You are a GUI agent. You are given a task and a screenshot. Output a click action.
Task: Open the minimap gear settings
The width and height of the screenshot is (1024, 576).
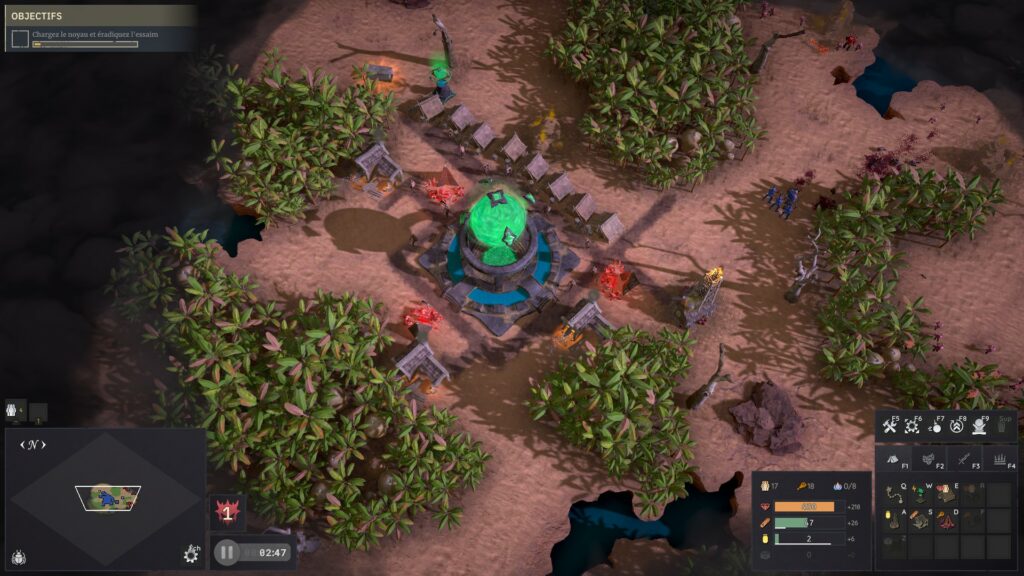click(x=191, y=553)
